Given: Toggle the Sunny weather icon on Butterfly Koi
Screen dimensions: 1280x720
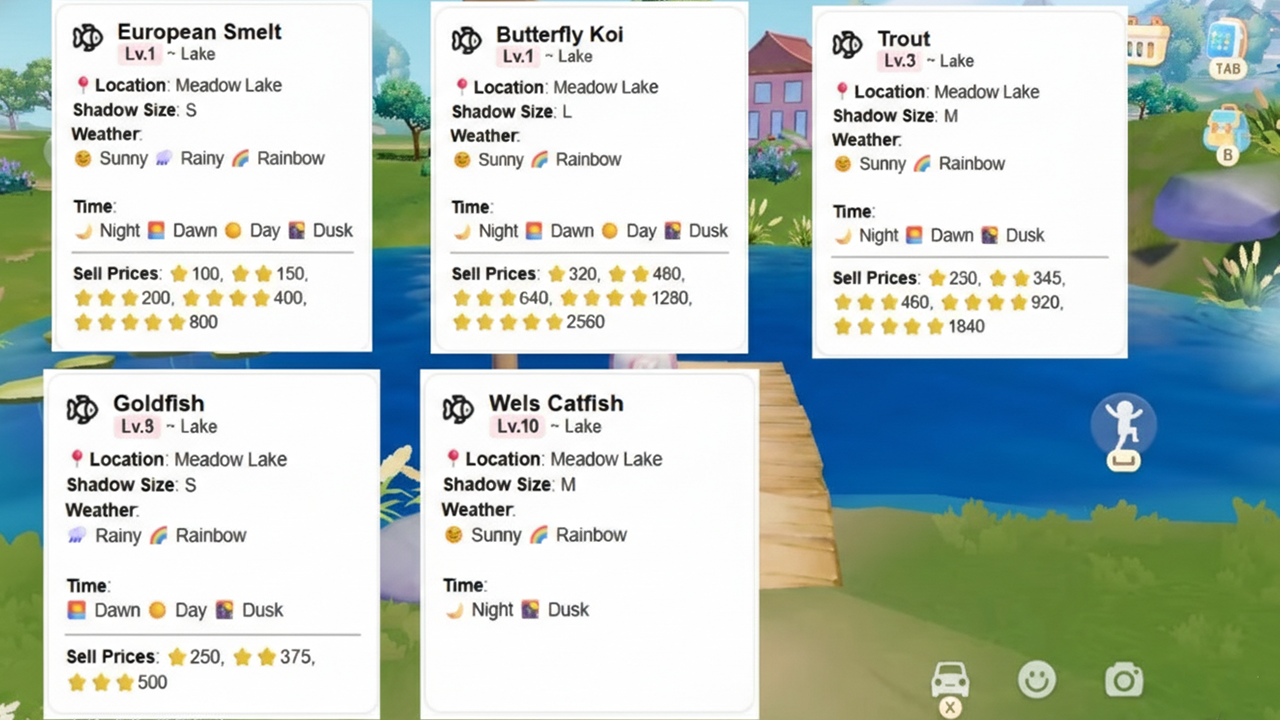Looking at the screenshot, I should [x=462, y=159].
